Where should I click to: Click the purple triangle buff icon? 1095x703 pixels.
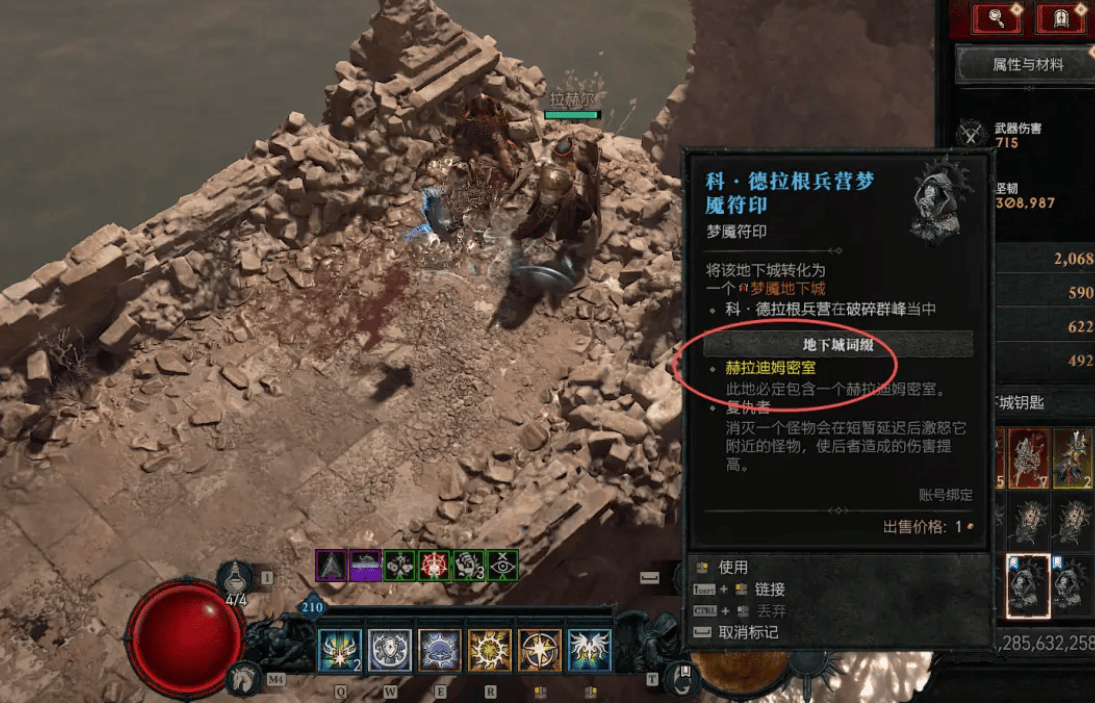click(x=332, y=566)
